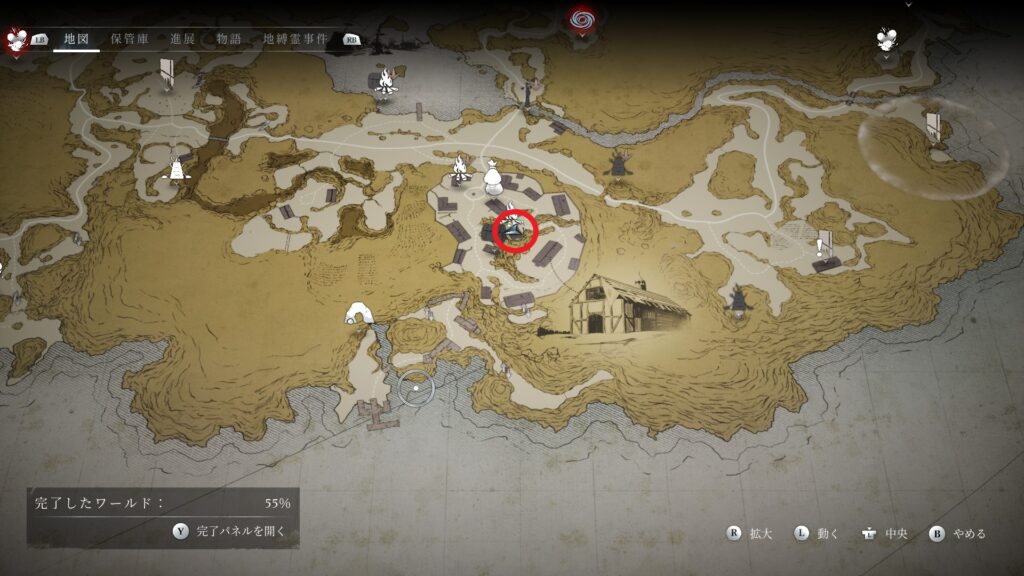This screenshot has height=576, width=1024.
Task: Select the 物語 tab
Action: 229,39
